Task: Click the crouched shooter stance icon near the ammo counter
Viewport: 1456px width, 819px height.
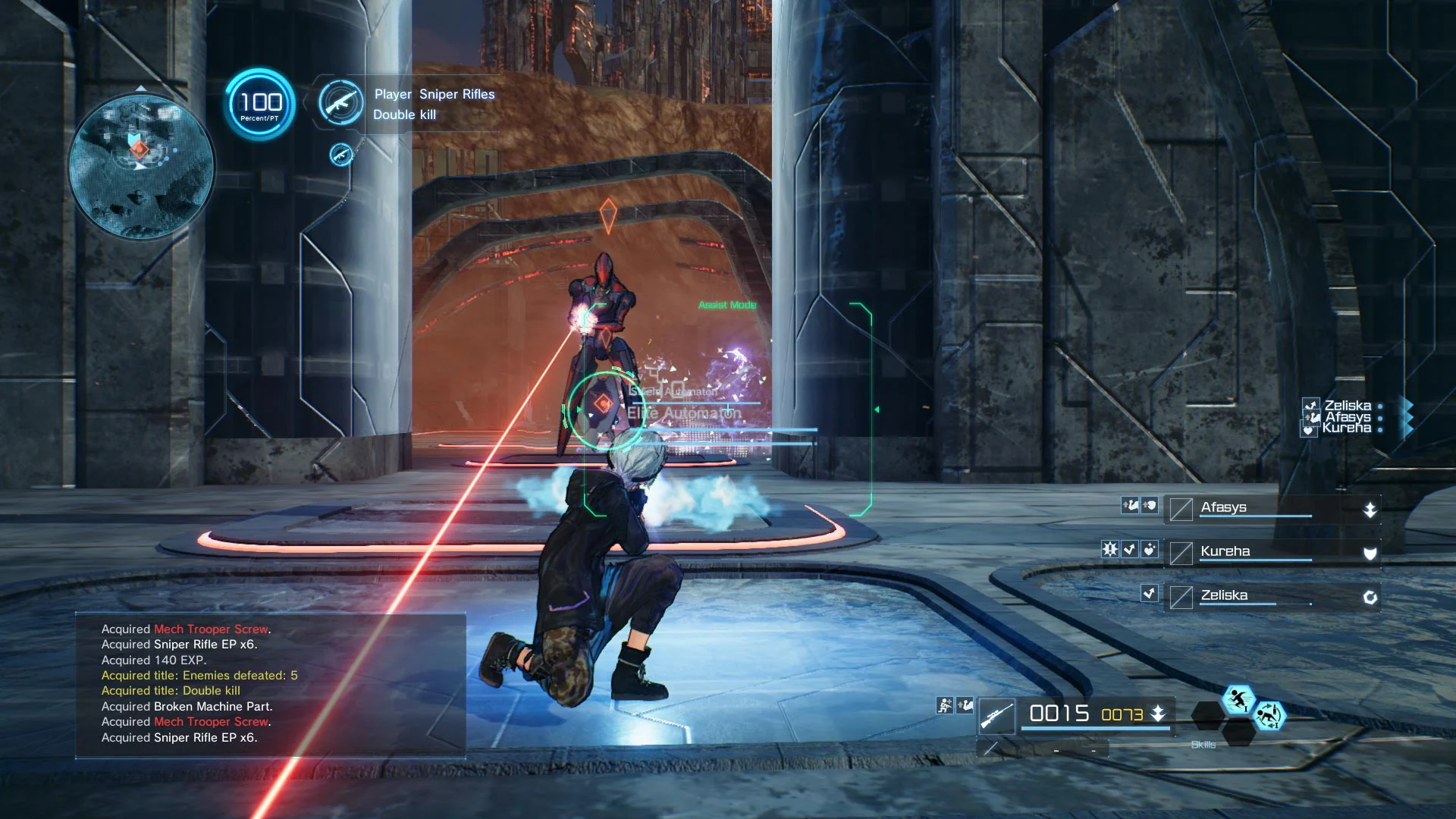Action: (945, 705)
